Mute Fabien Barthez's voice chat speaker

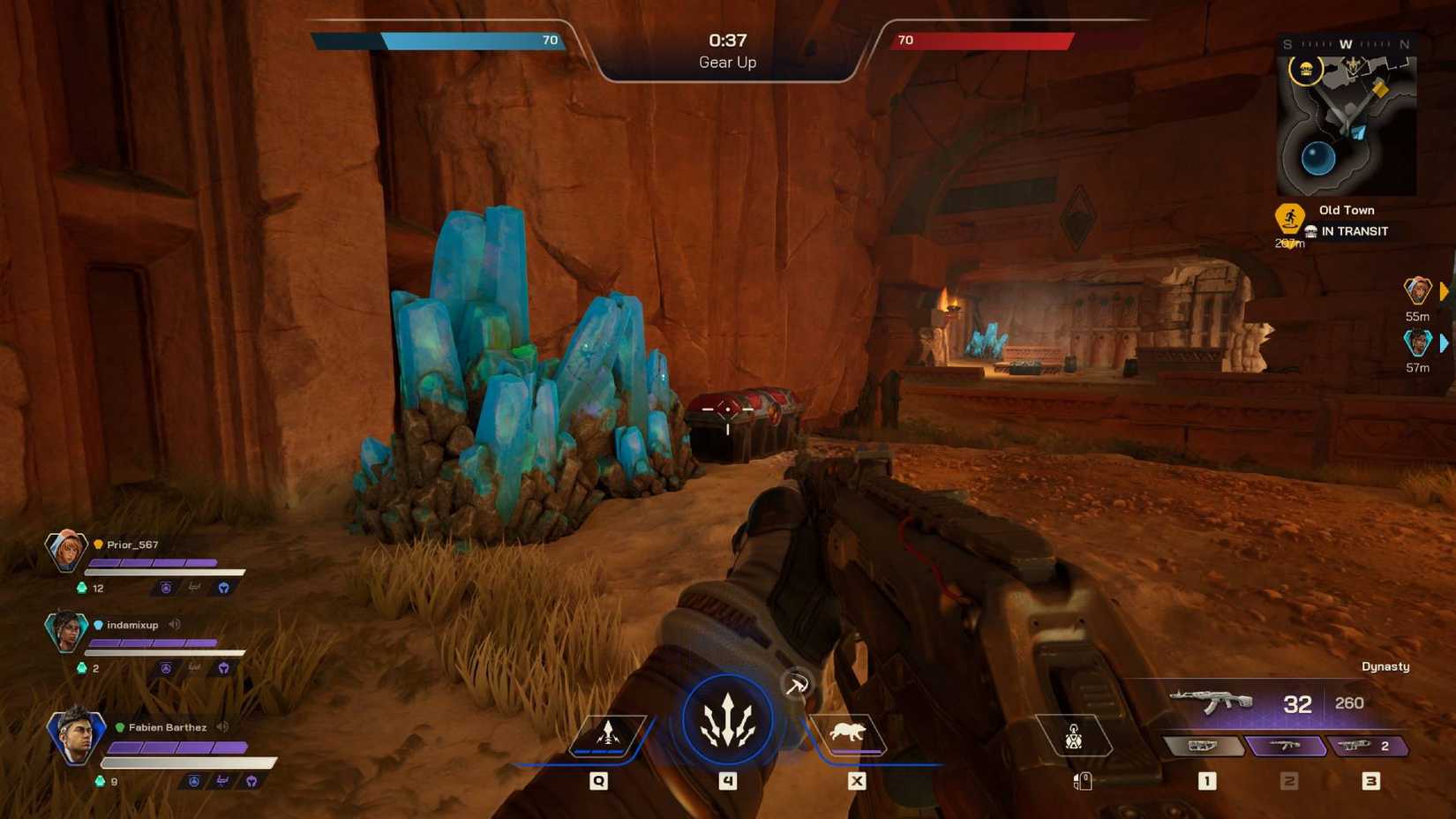click(x=222, y=726)
